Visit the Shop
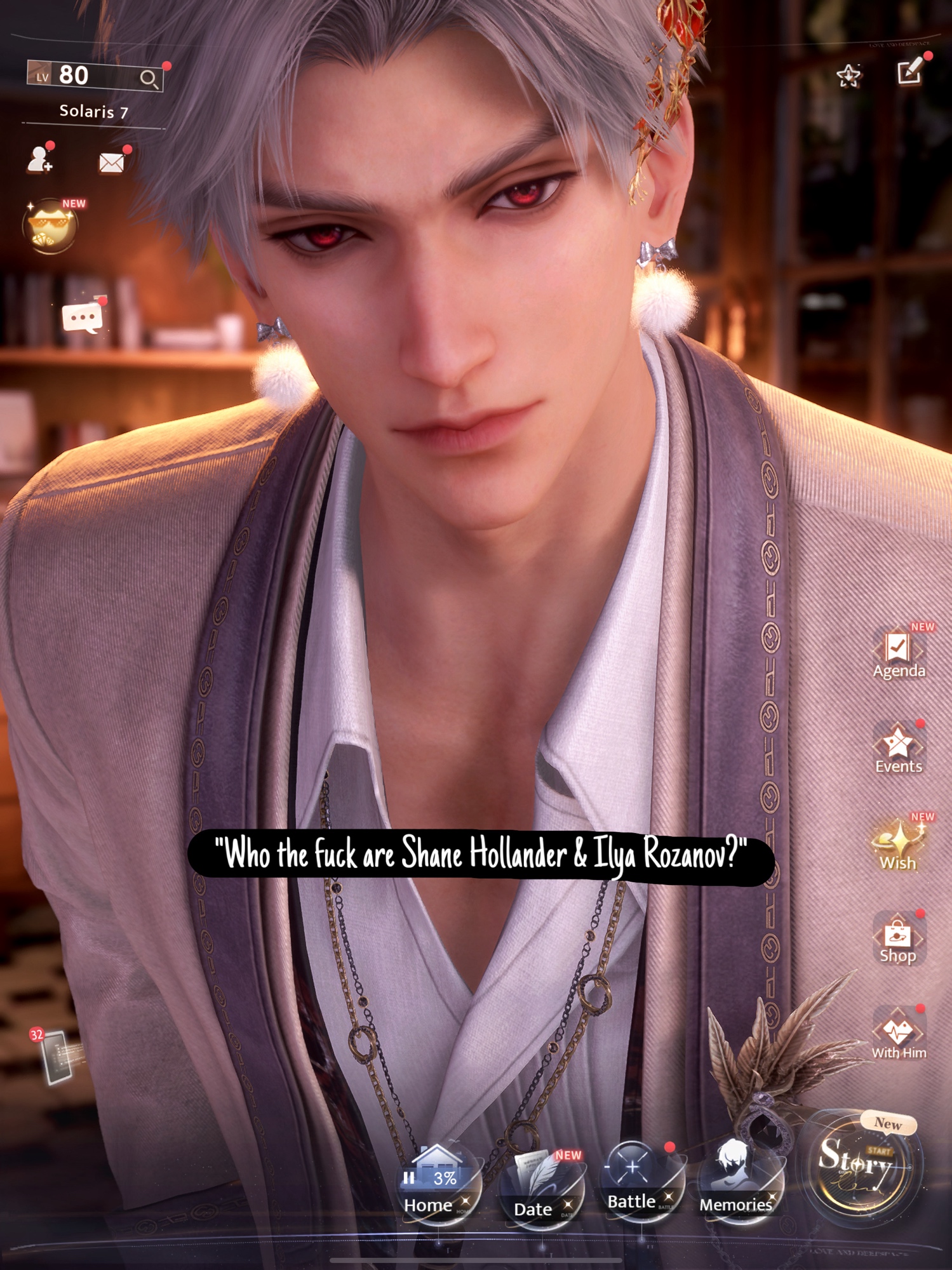 click(898, 940)
